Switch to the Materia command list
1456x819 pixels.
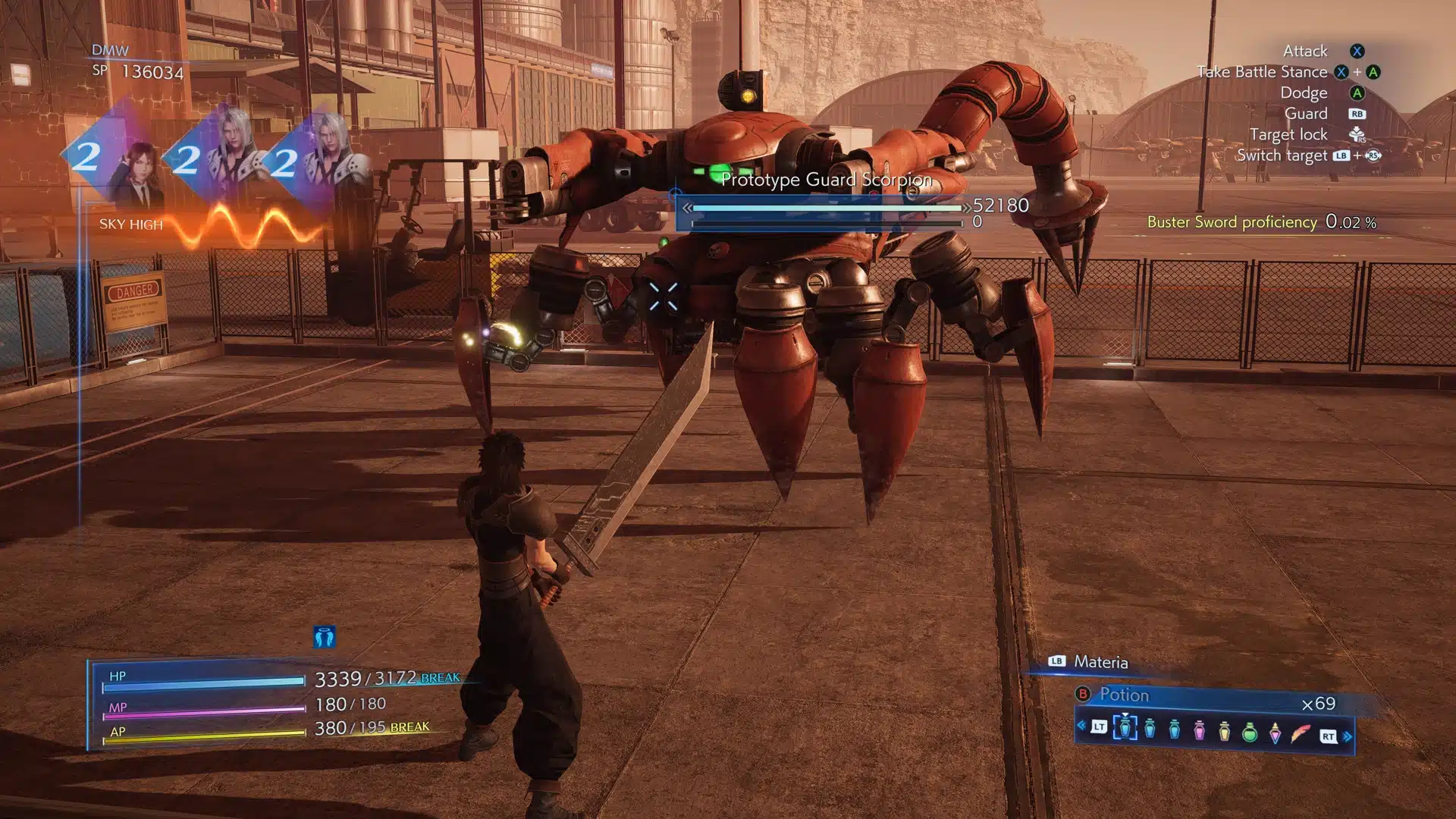pyautogui.click(x=1100, y=662)
